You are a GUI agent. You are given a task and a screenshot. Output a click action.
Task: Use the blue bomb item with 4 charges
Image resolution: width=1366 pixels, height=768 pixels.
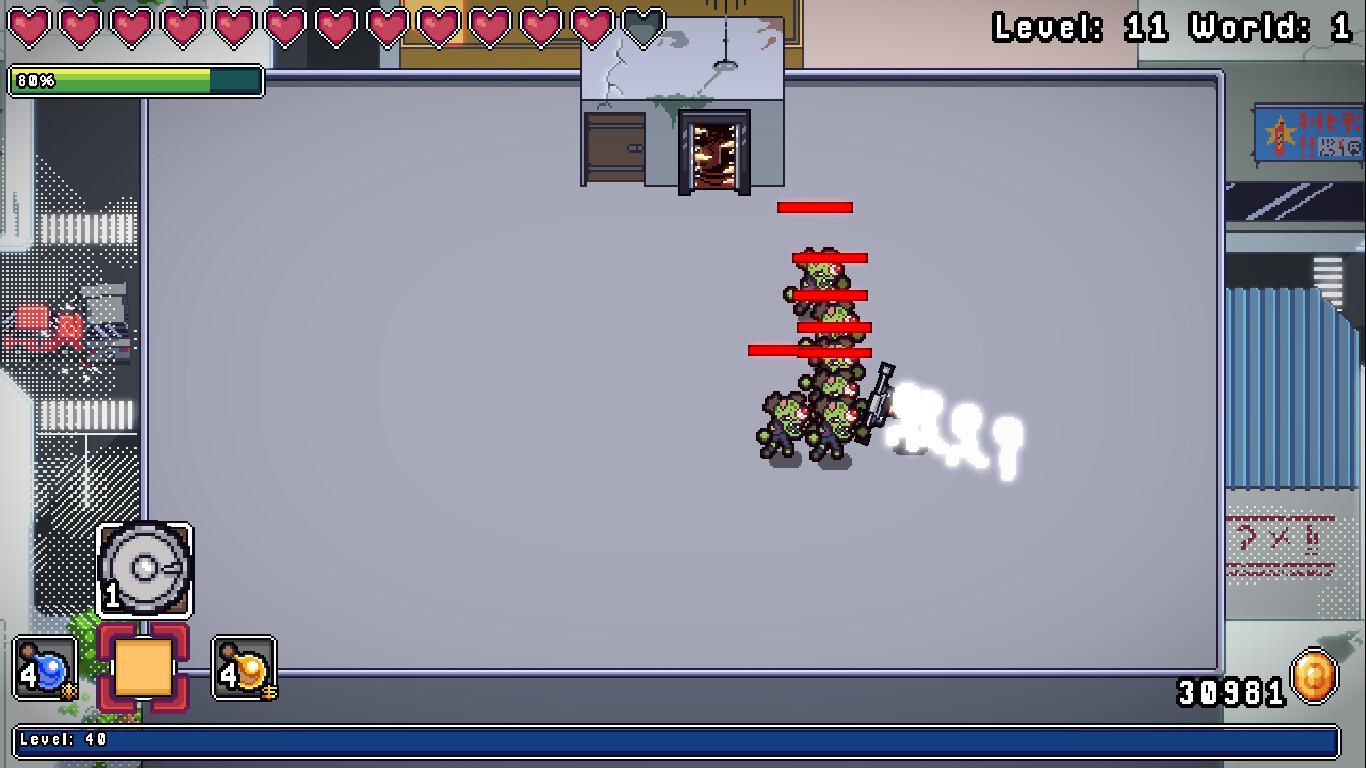[44, 670]
